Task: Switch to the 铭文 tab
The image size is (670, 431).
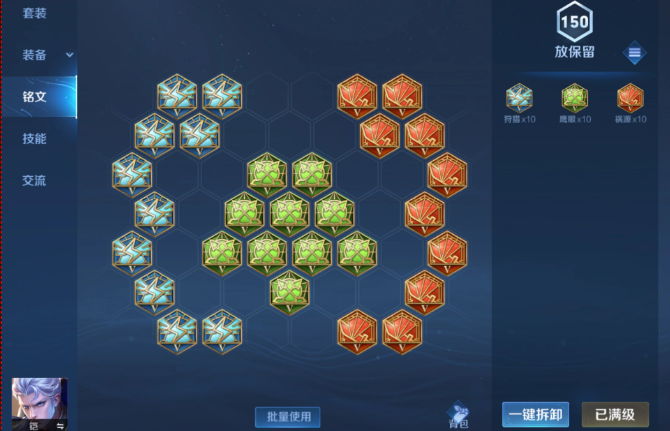Action: tap(35, 97)
